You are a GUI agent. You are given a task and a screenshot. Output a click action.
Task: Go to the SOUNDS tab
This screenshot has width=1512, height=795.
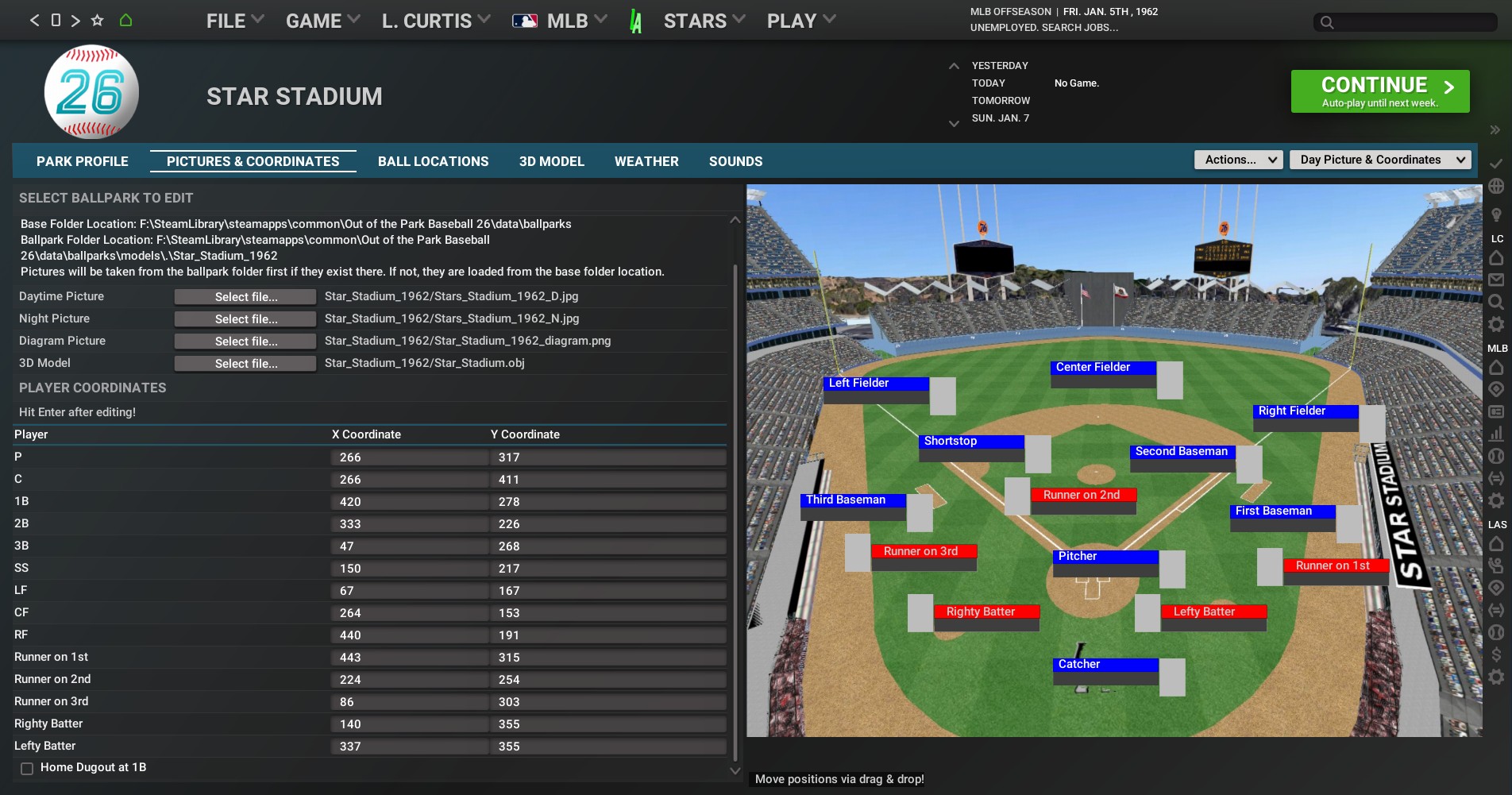click(735, 161)
